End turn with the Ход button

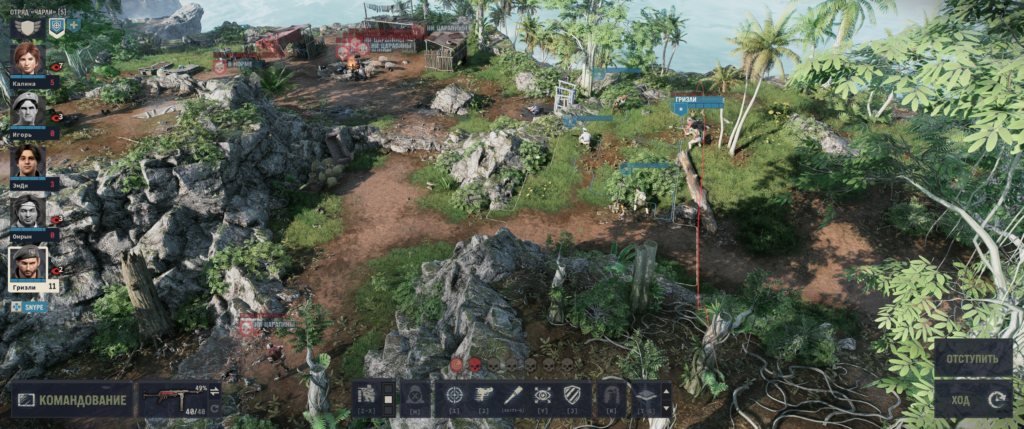click(x=973, y=399)
